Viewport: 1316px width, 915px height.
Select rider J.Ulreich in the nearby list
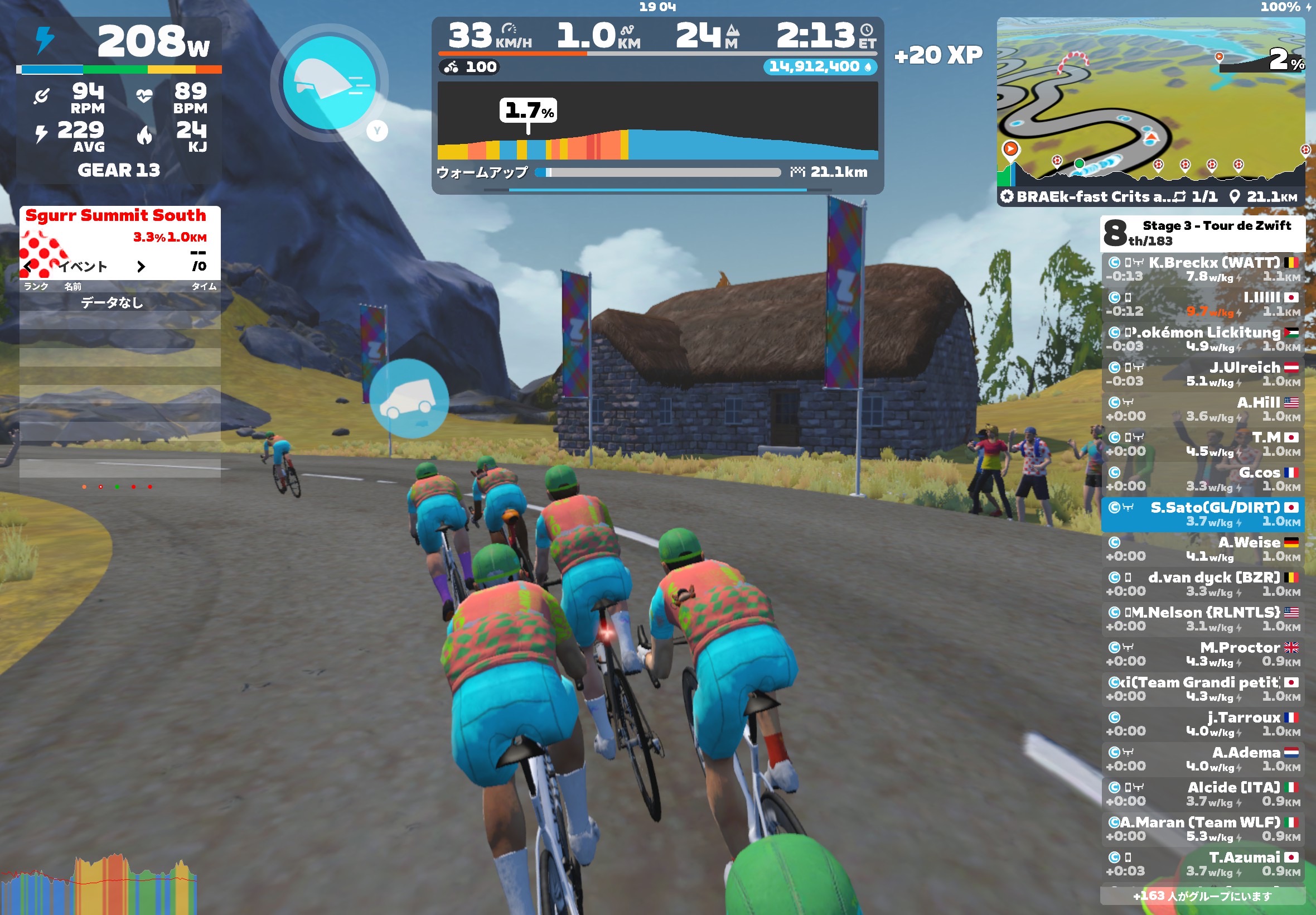pyautogui.click(x=1202, y=374)
